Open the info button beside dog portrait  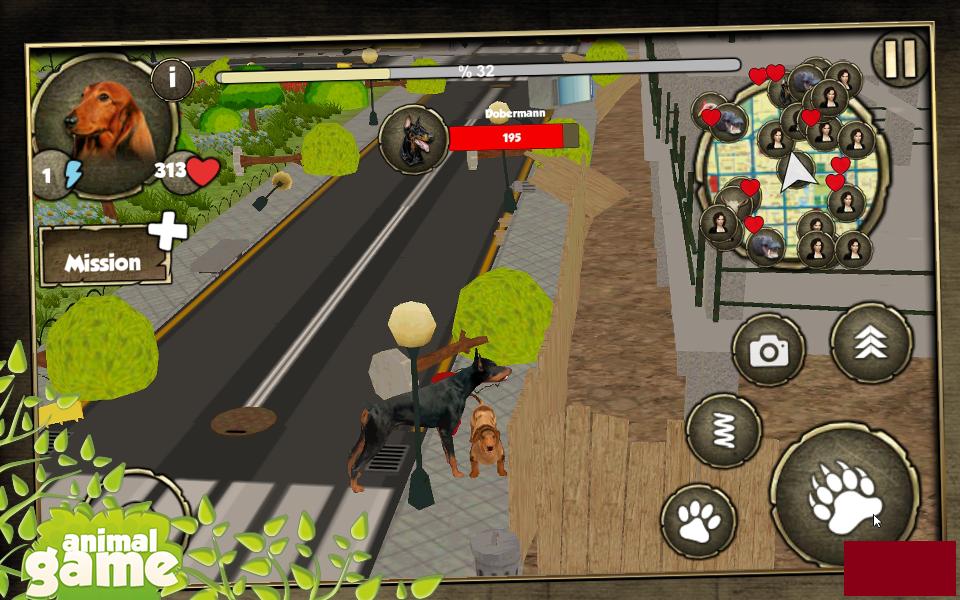click(x=172, y=78)
